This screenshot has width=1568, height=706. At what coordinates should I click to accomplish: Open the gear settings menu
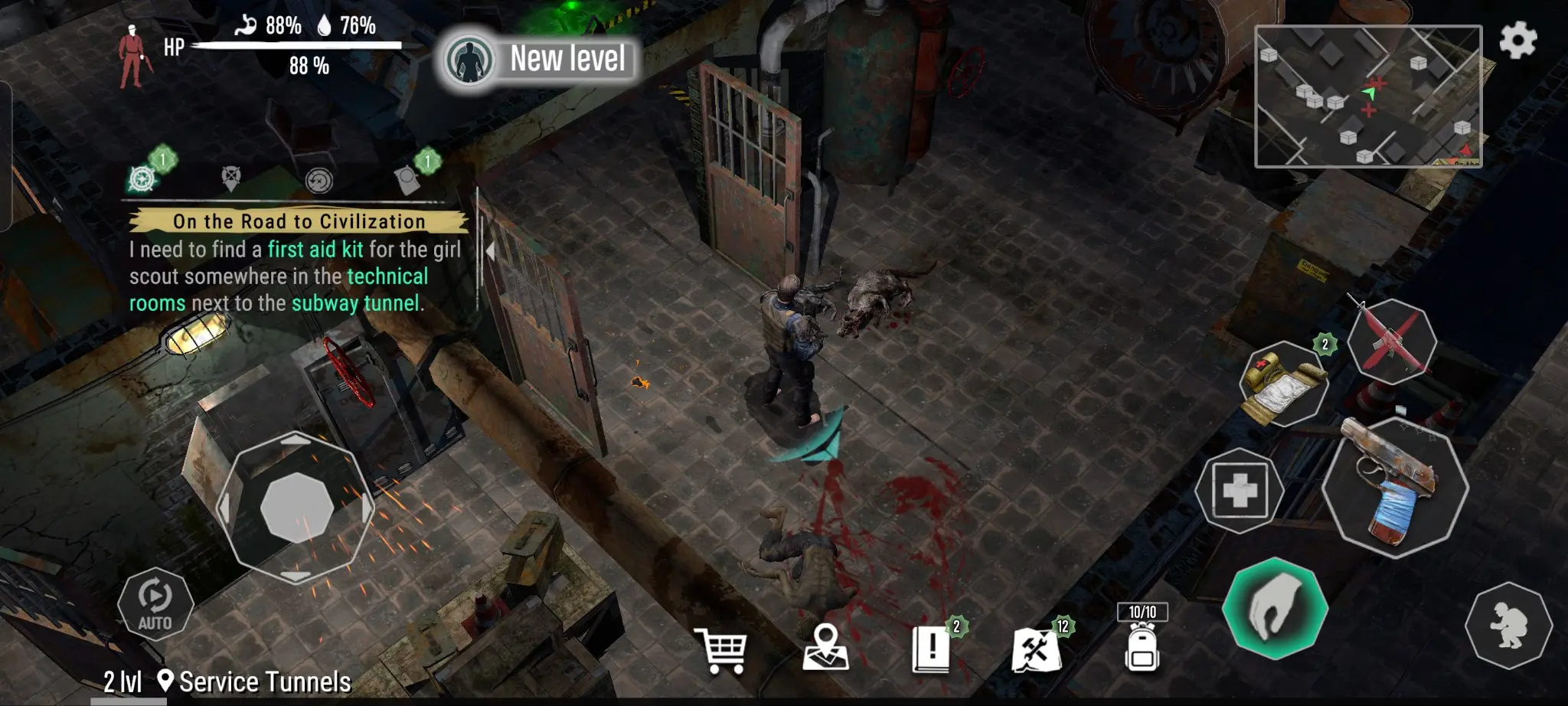pos(1517,40)
